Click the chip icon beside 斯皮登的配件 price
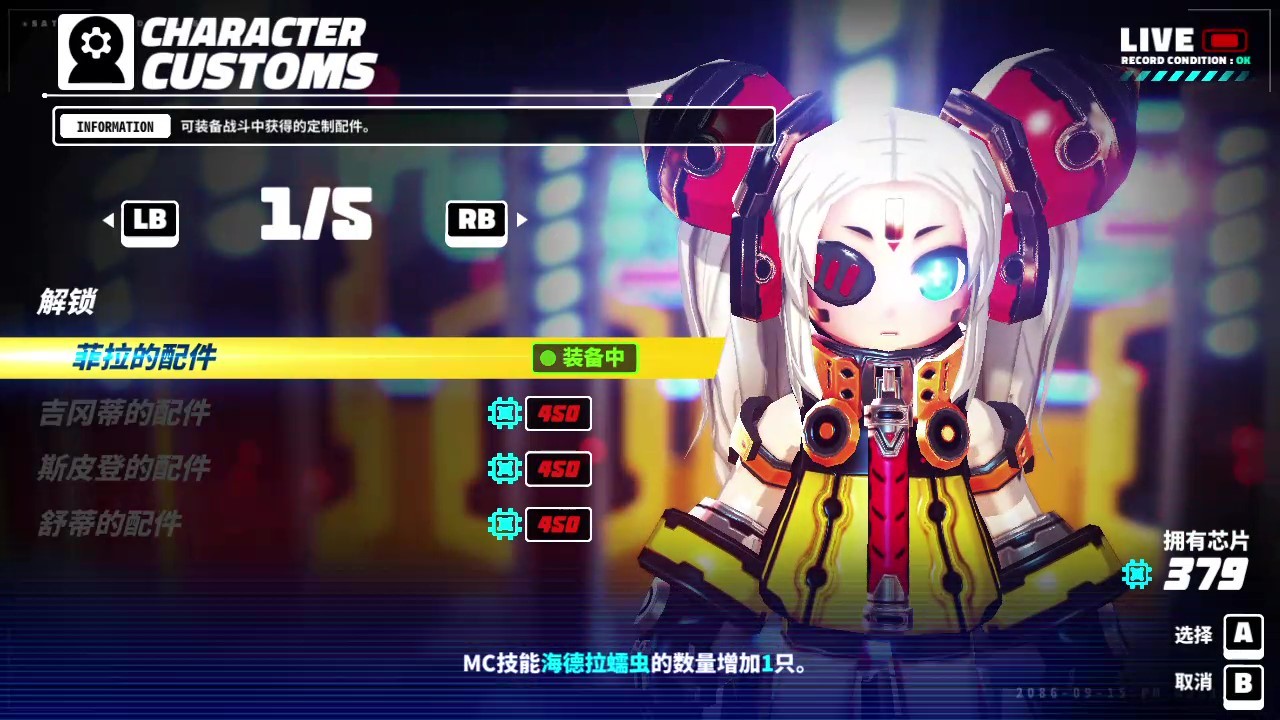 505,469
